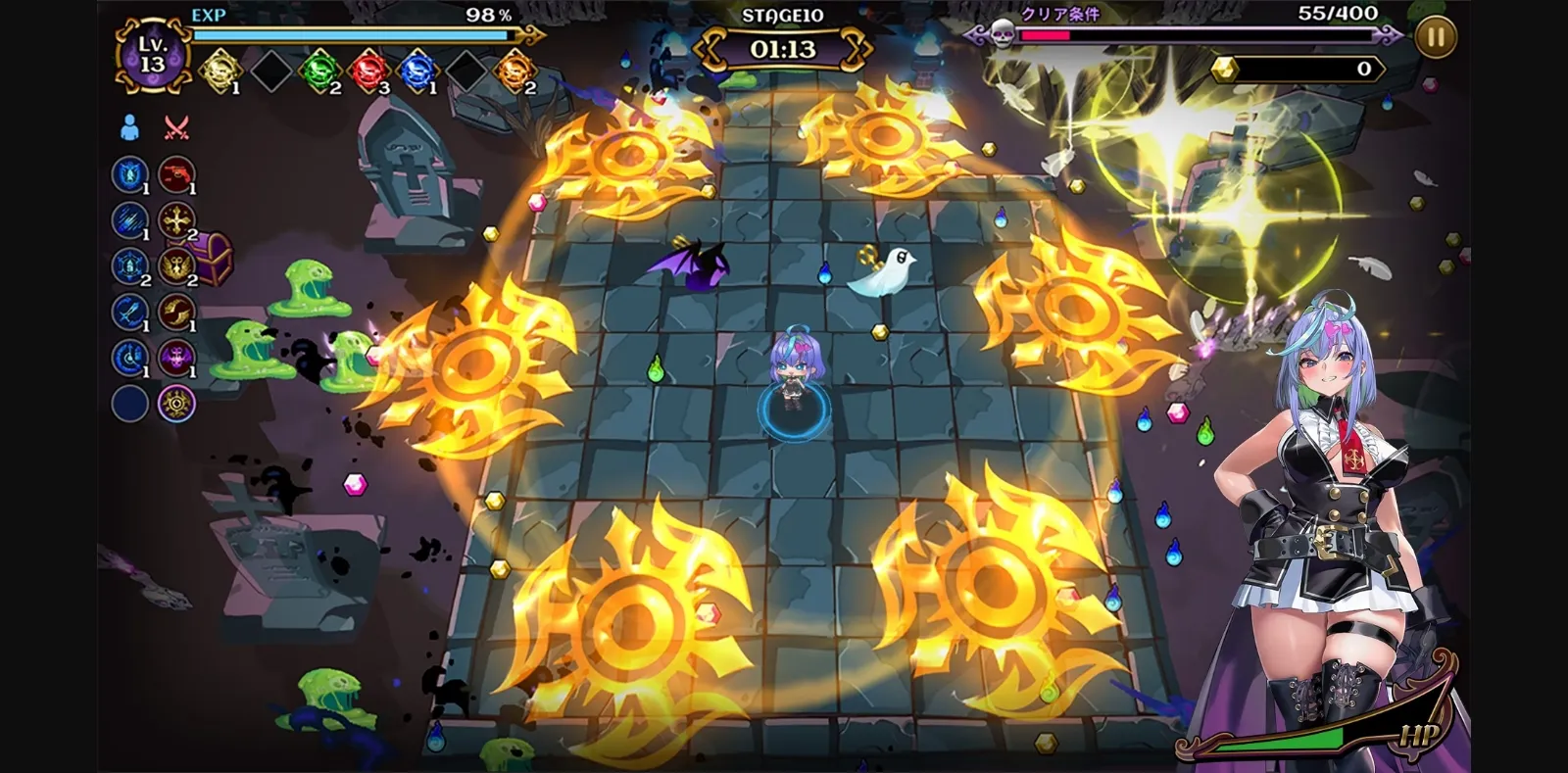Click the STAGE10 title banner
Viewport: 1568px width, 773px height.
click(784, 16)
